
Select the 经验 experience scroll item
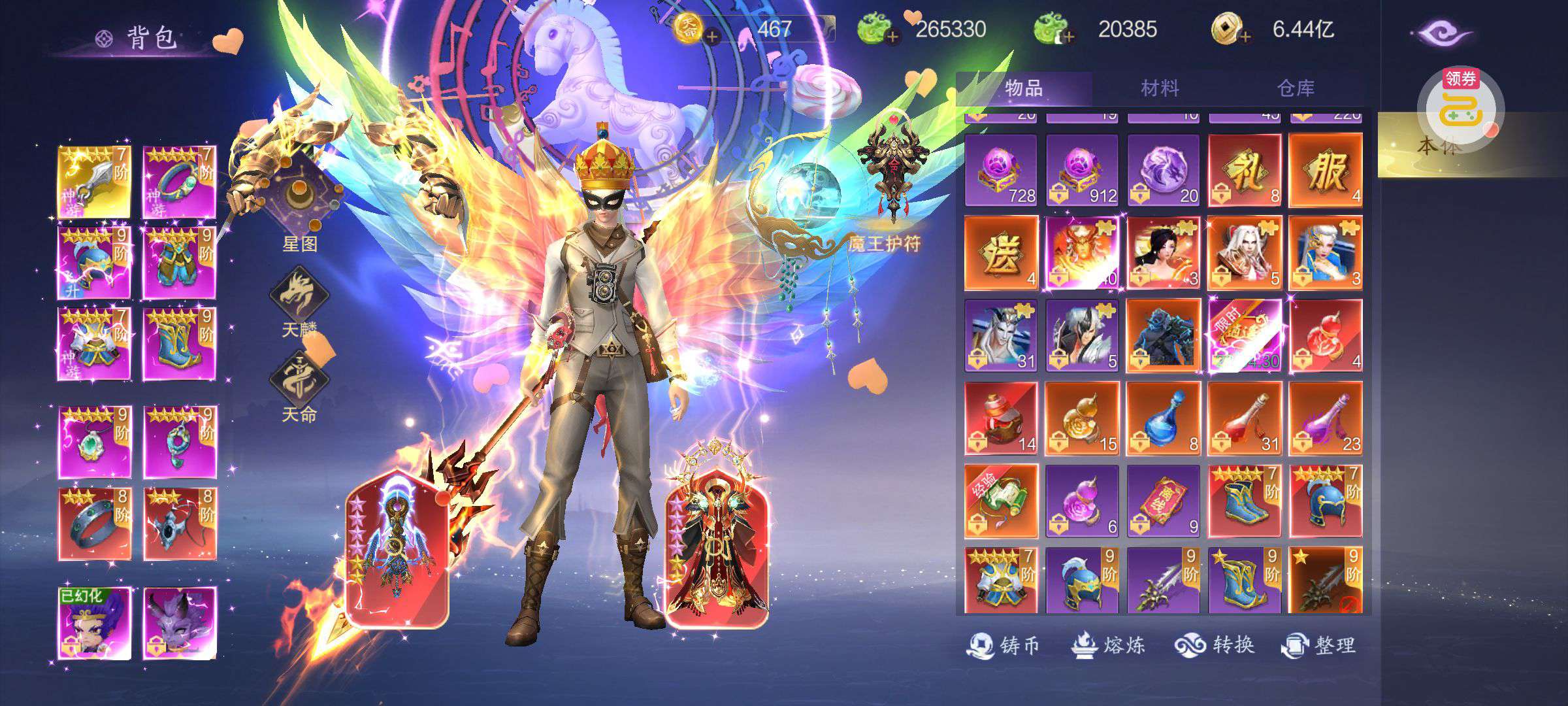[1001, 501]
